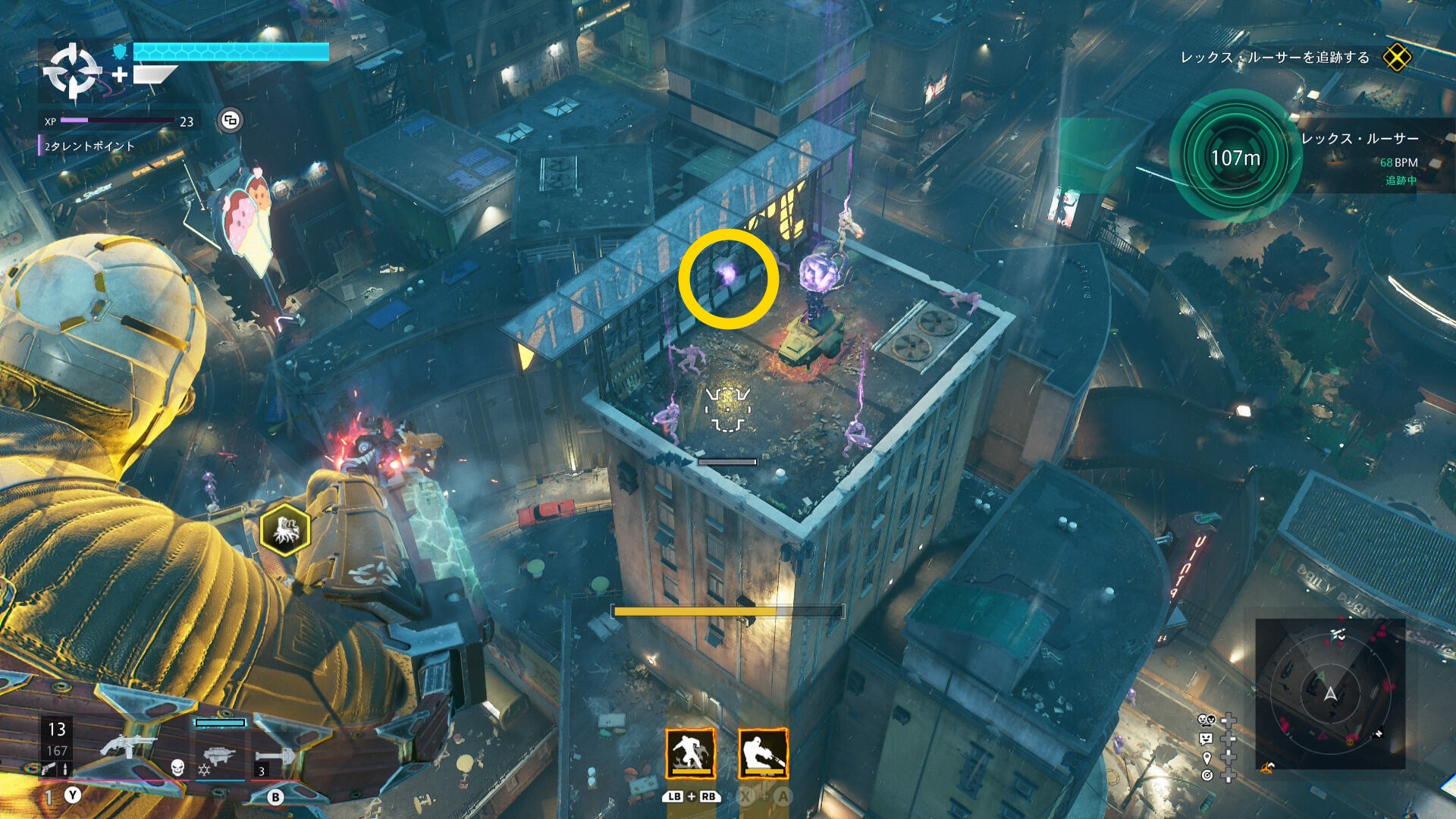Select the squad swap faces icon
The height and width of the screenshot is (819, 1456).
[x=1206, y=720]
